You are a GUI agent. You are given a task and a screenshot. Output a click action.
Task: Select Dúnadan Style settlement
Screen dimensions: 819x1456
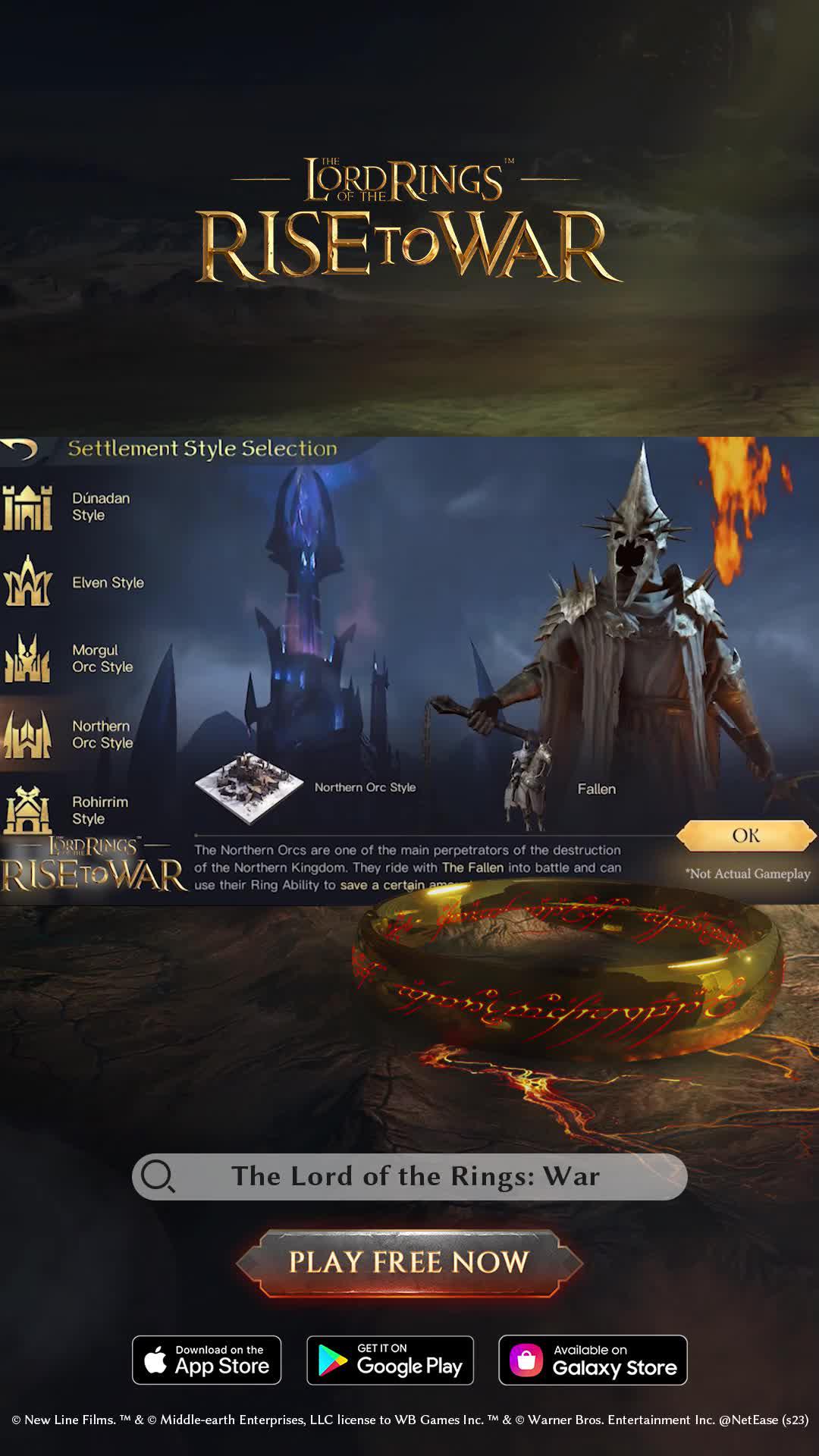tap(68, 507)
